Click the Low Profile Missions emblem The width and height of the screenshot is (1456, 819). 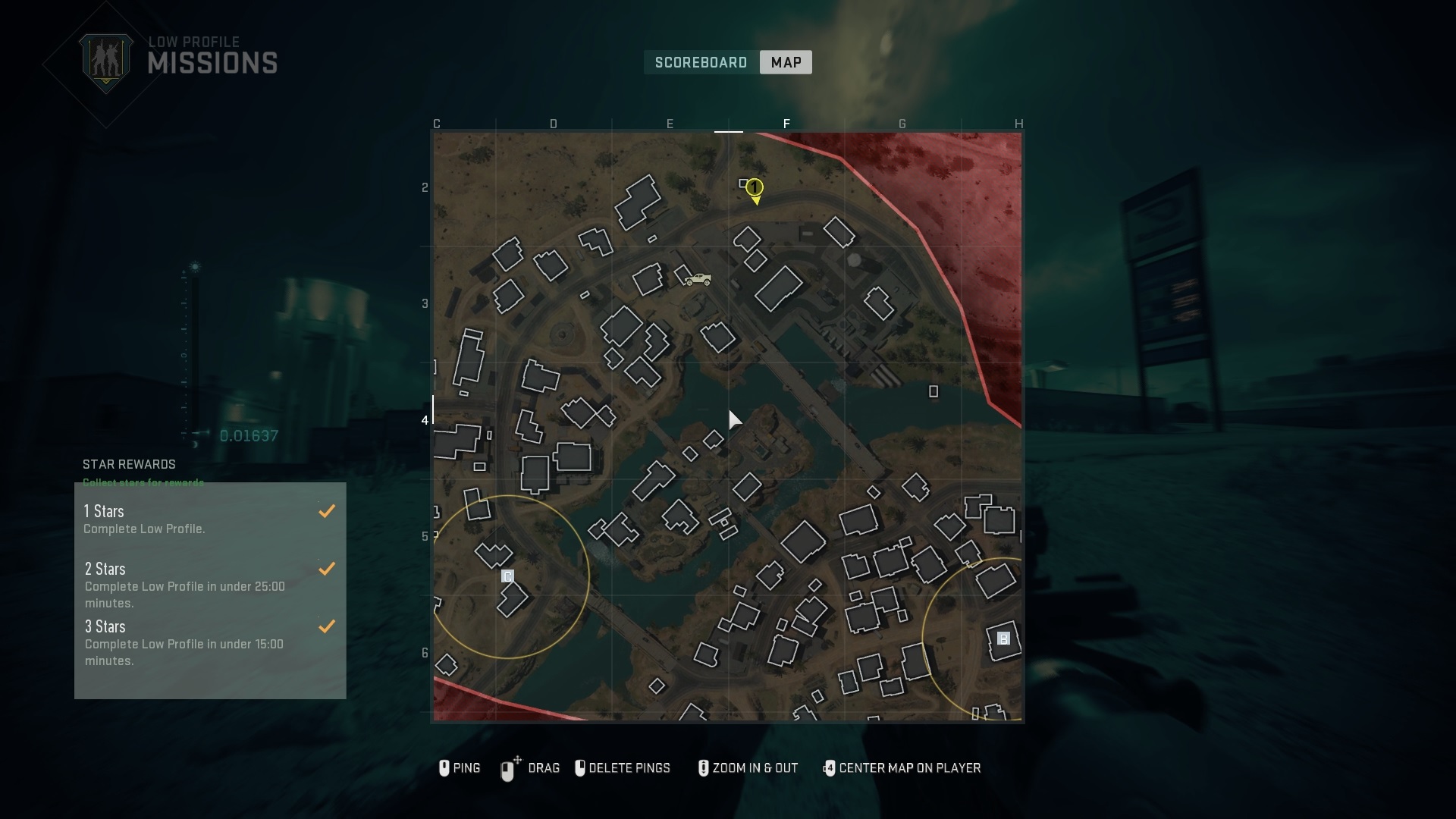pyautogui.click(x=106, y=62)
